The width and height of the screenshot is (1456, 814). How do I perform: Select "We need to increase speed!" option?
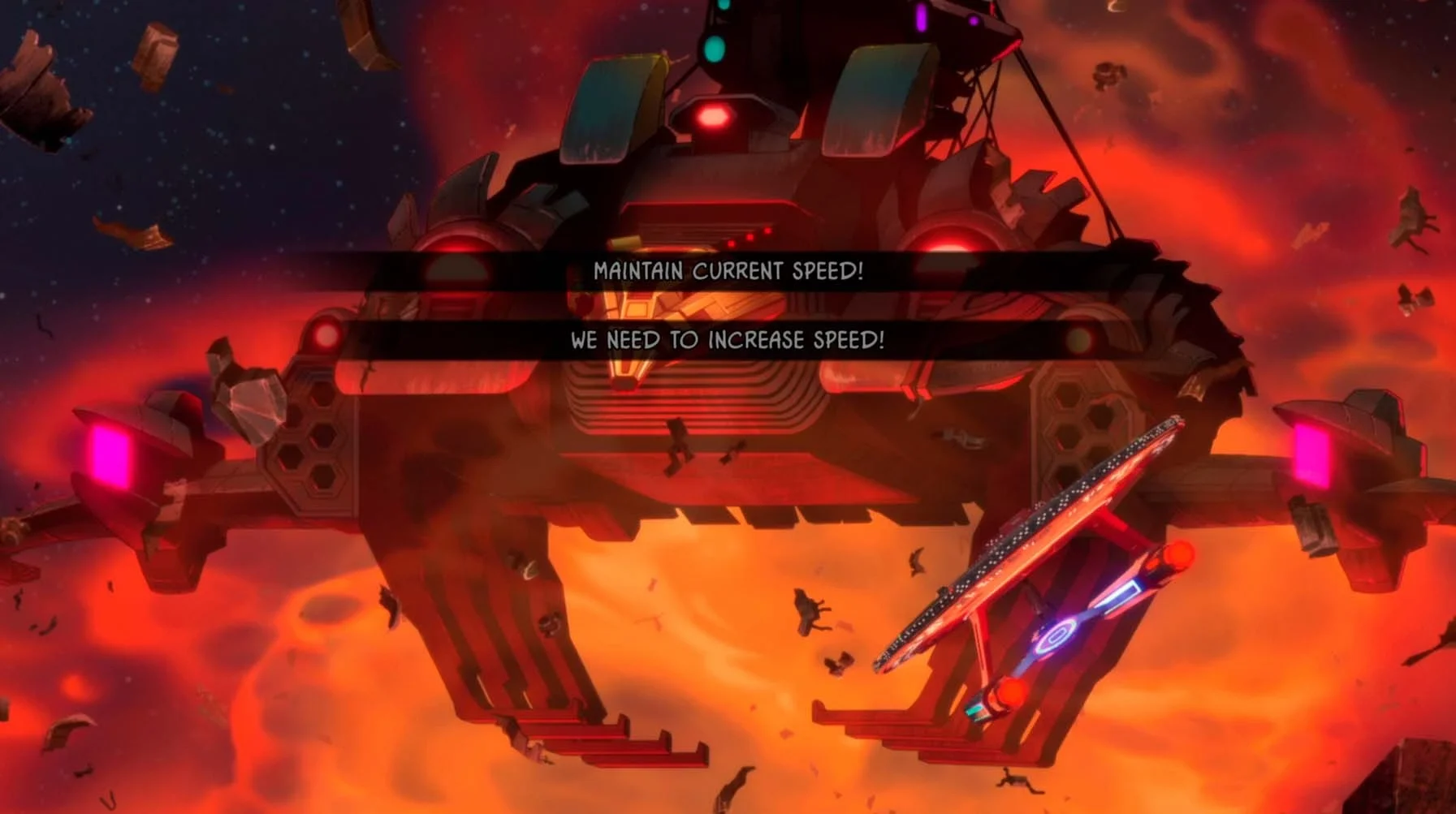click(727, 339)
